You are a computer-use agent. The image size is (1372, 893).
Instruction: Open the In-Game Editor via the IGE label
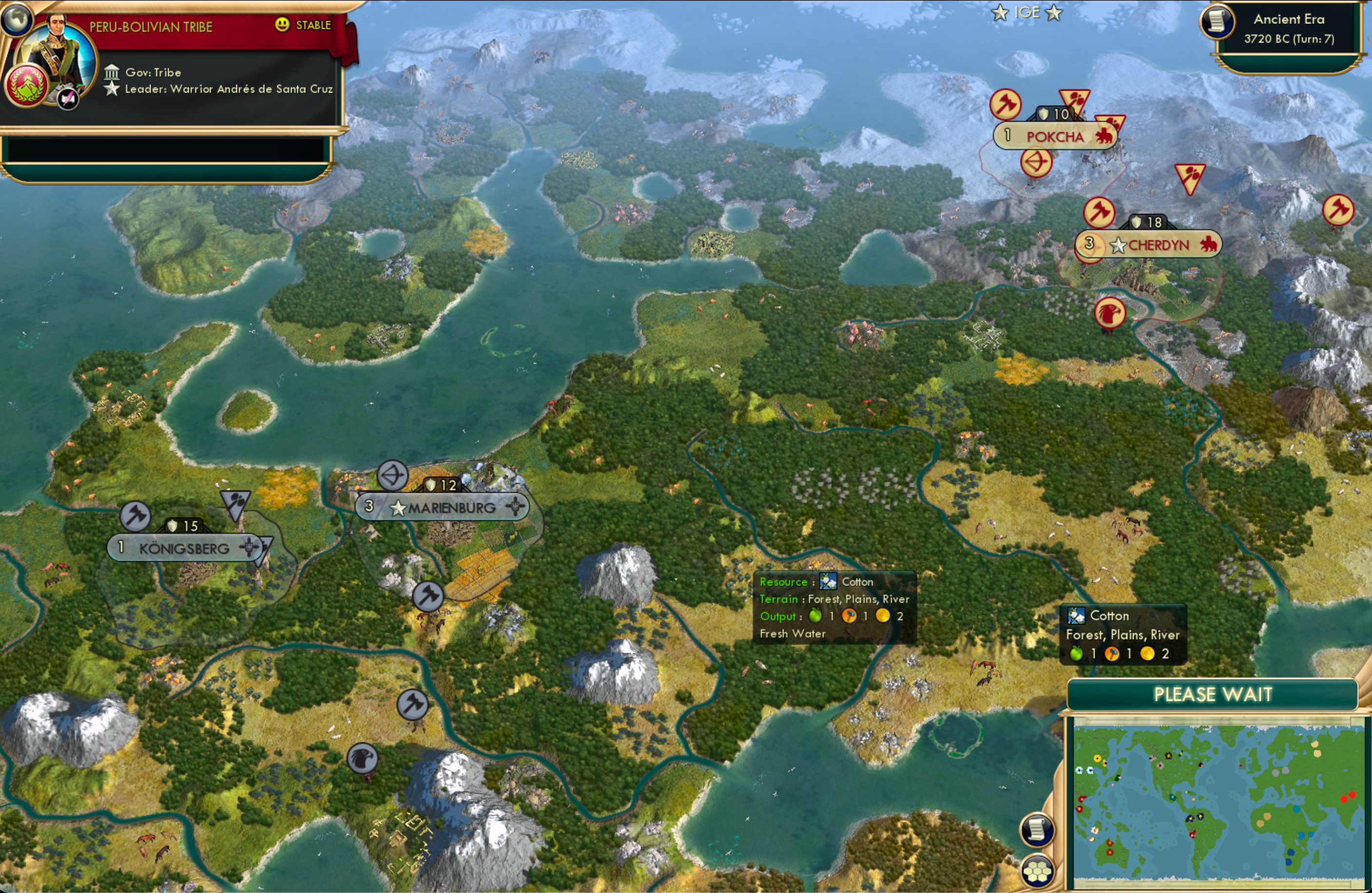pos(1028,12)
